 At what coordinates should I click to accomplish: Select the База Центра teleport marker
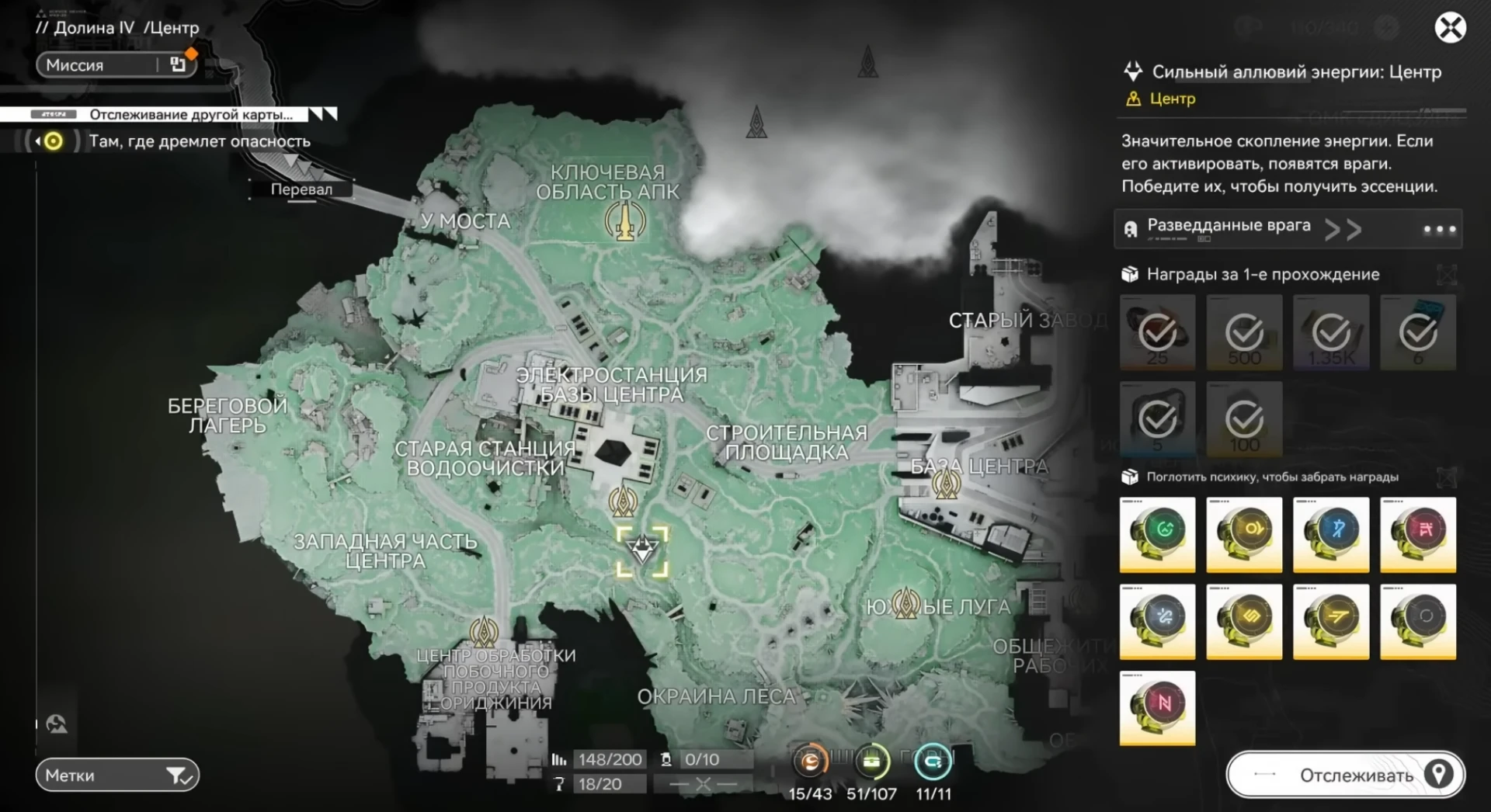tap(946, 484)
